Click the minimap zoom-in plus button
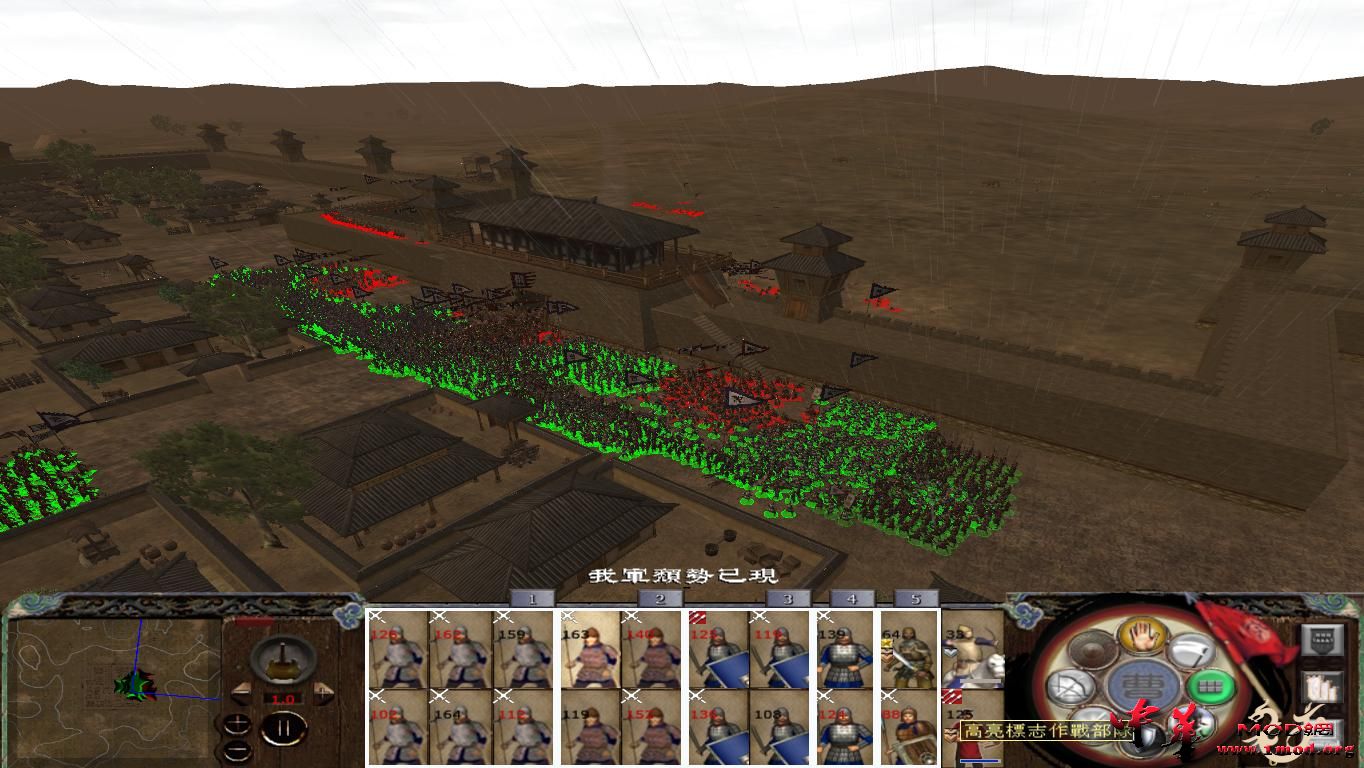Screen dimensions: 1364x768 click(x=237, y=722)
